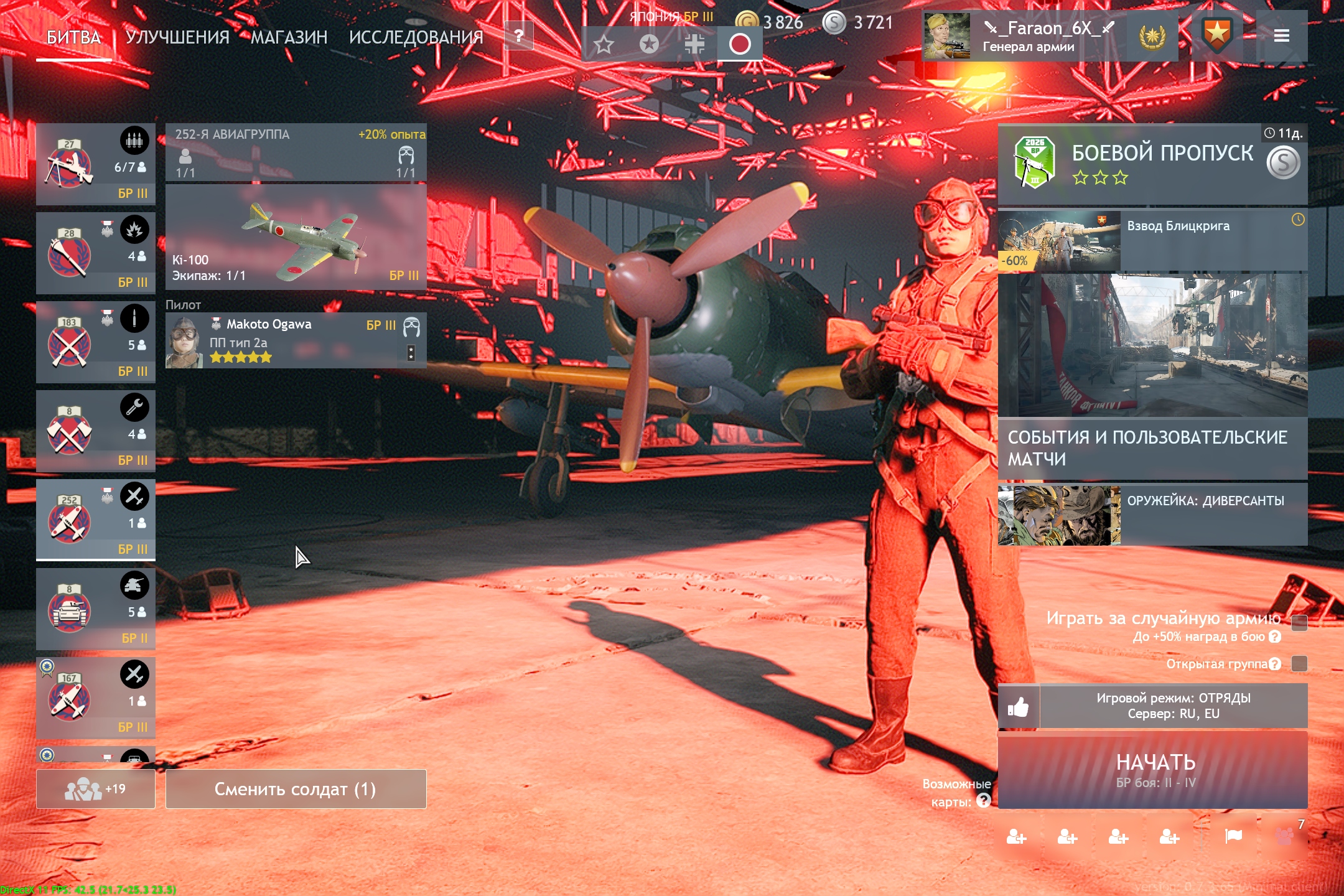View the Взвод Блицкрига offer
This screenshot has height=896, width=1344.
tap(1152, 241)
